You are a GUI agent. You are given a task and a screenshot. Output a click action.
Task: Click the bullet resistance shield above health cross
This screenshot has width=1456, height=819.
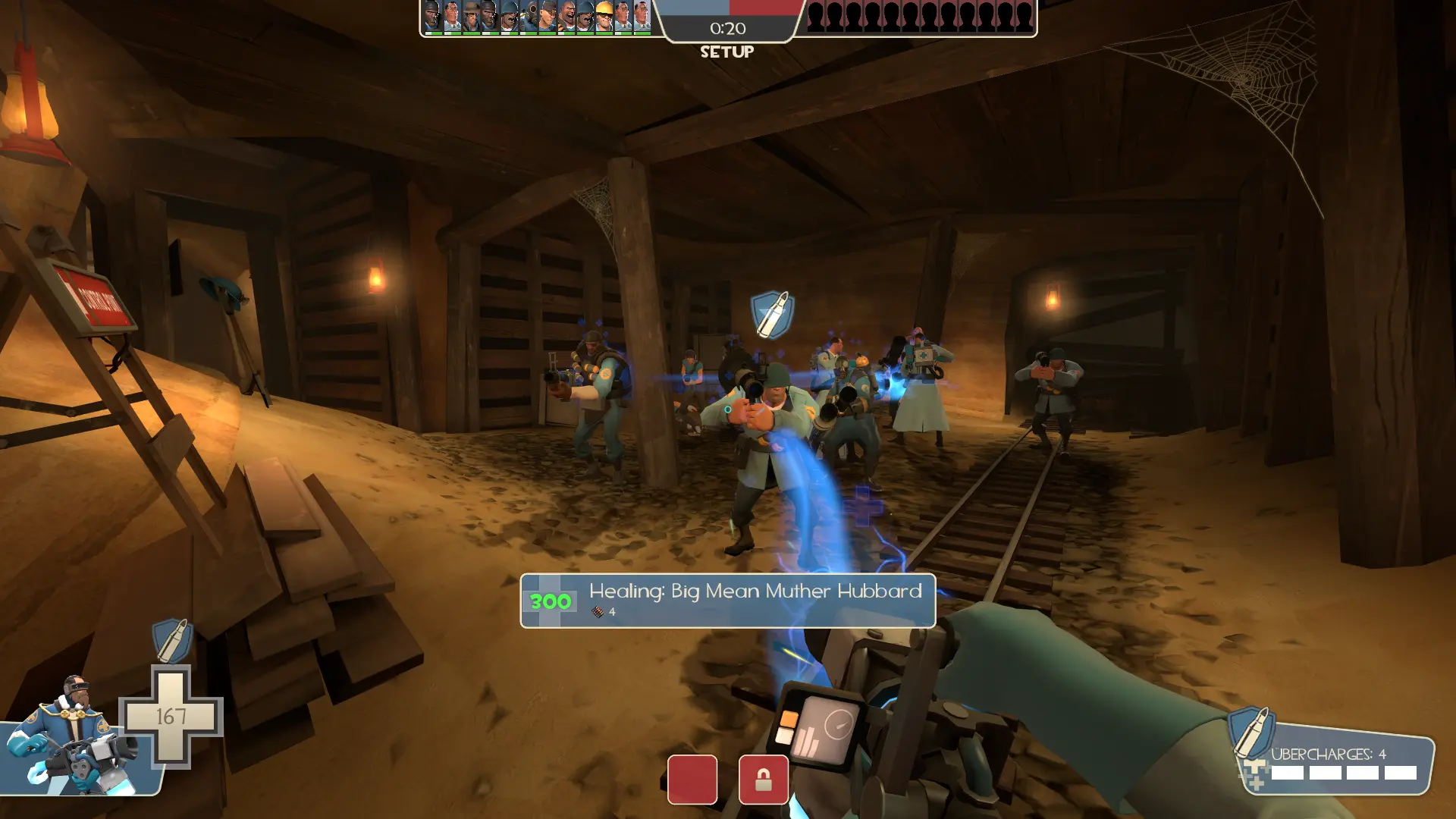172,641
